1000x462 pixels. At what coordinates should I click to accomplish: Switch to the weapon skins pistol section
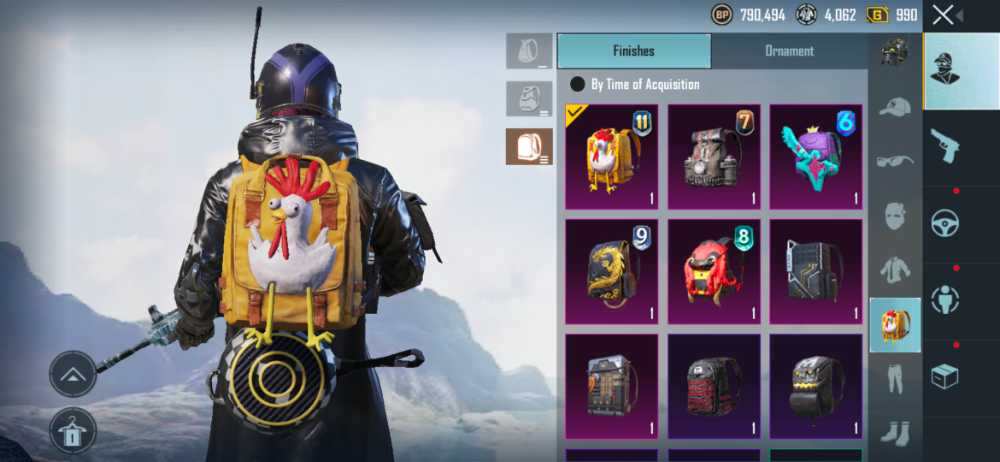point(945,146)
